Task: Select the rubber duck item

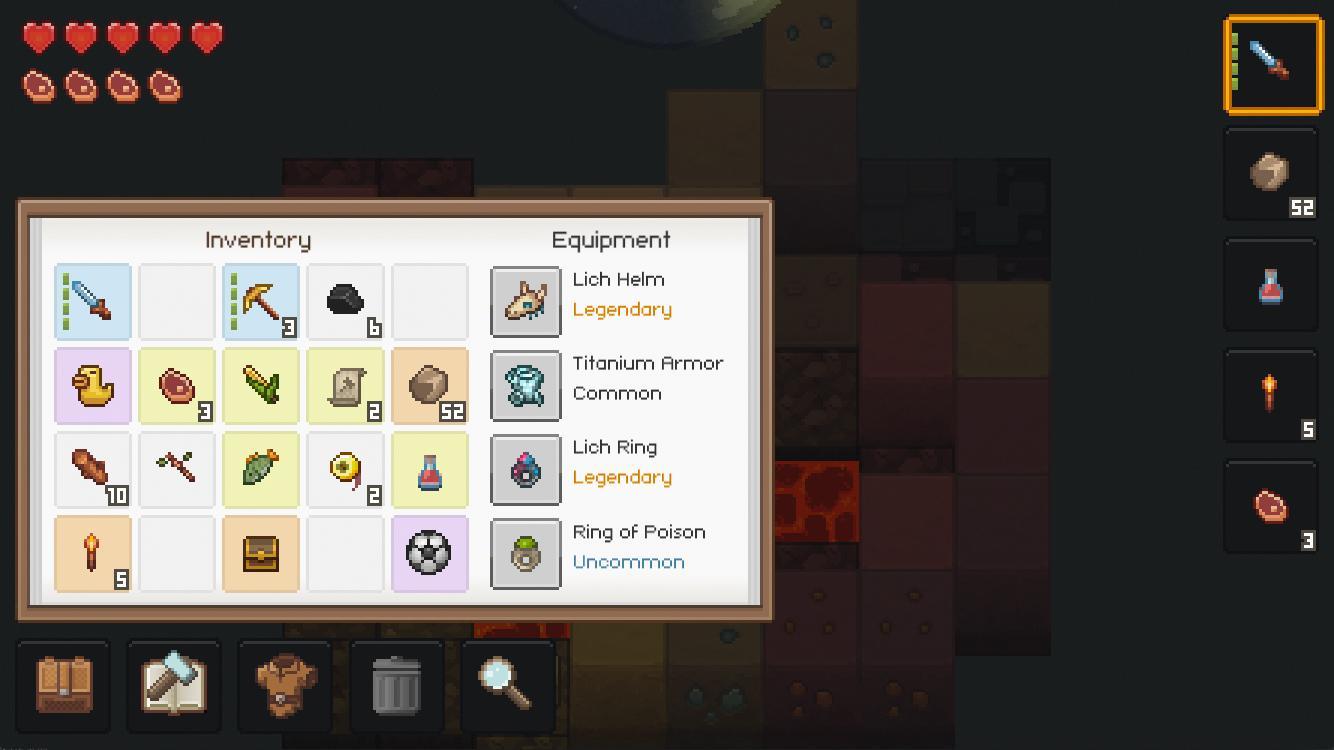Action: [93, 386]
